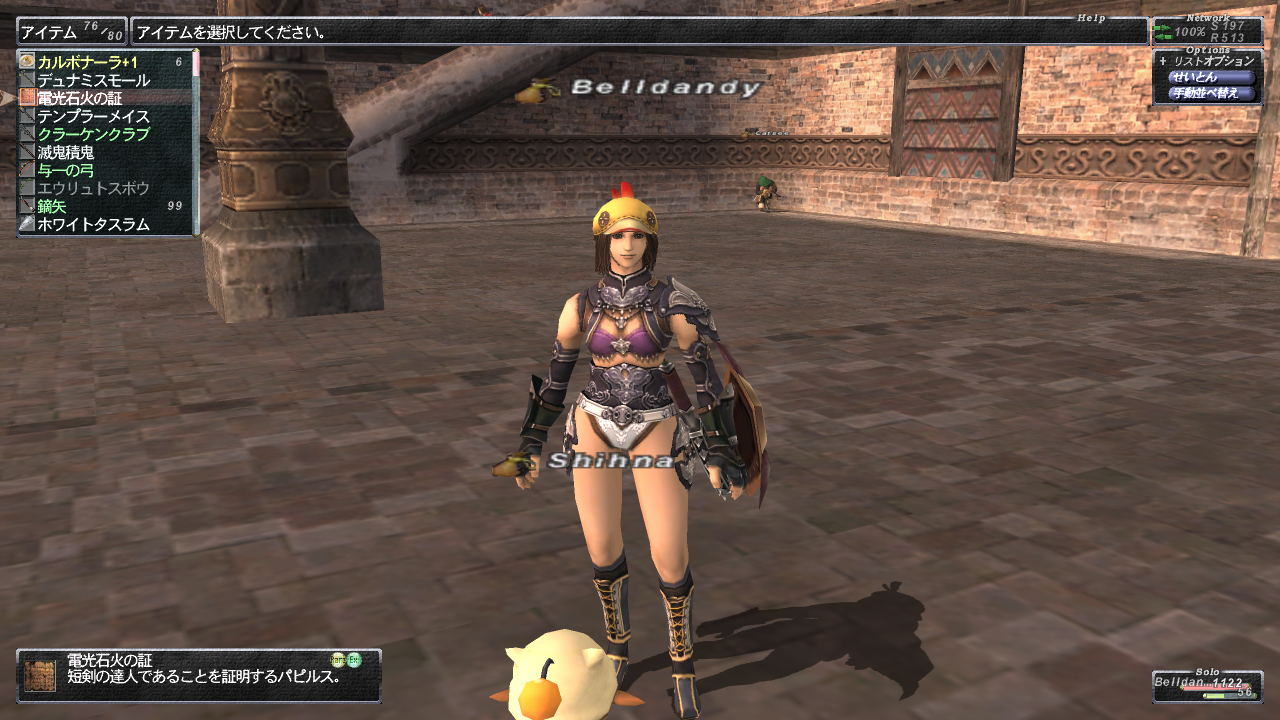Viewport: 1280px width, 720px height.
Task: Choose 滅鬼積鬼 in the item list
Action: click(66, 152)
